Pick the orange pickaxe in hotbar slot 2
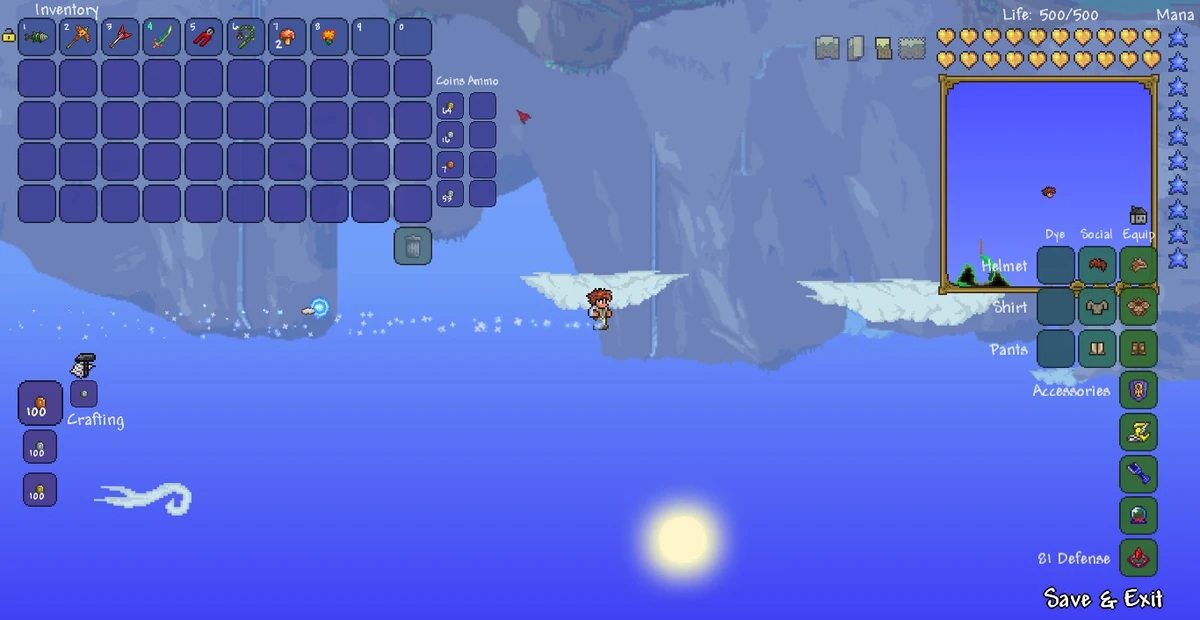1200x620 pixels. pos(79,37)
